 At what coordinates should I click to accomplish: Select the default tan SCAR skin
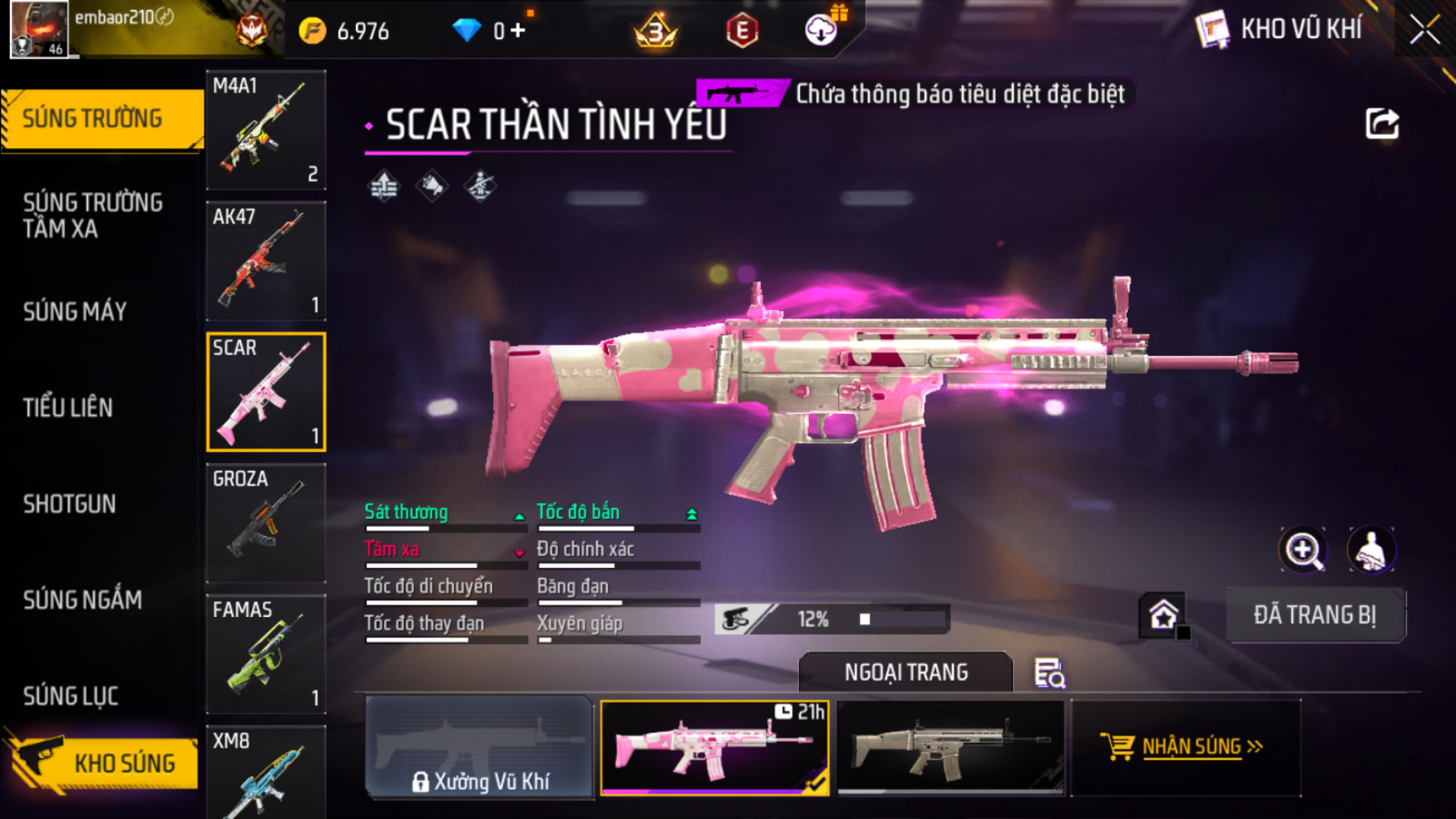coord(950,748)
